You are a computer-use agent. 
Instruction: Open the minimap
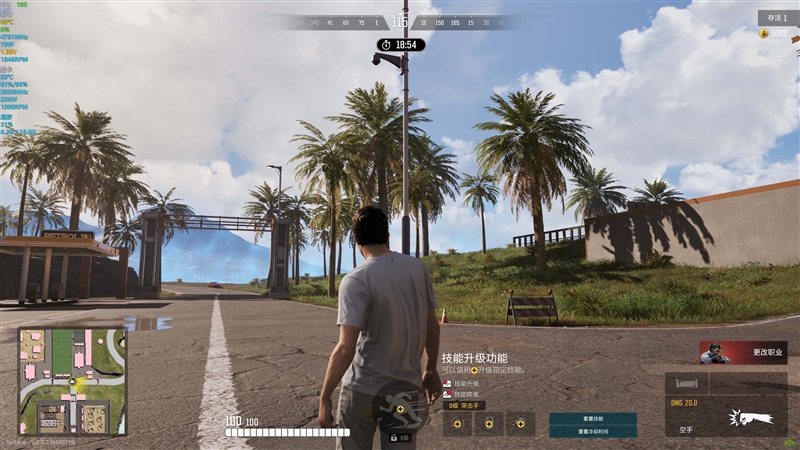pyautogui.click(x=72, y=381)
